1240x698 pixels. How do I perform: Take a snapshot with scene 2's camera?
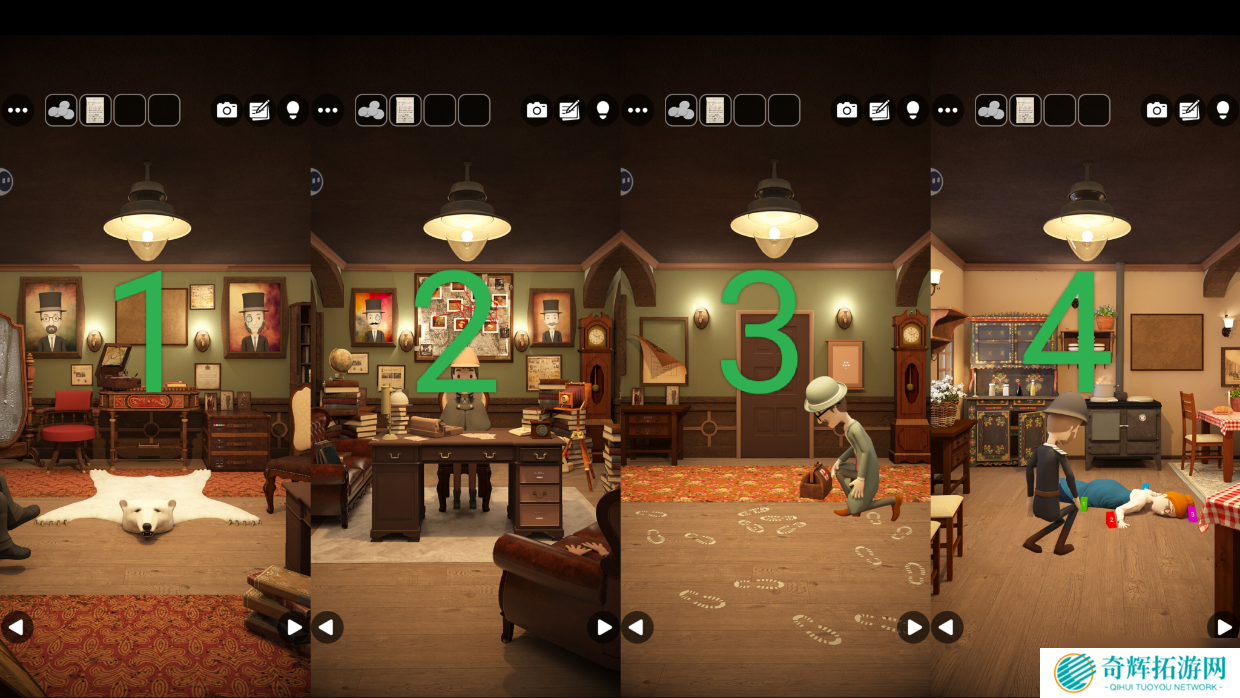537,110
